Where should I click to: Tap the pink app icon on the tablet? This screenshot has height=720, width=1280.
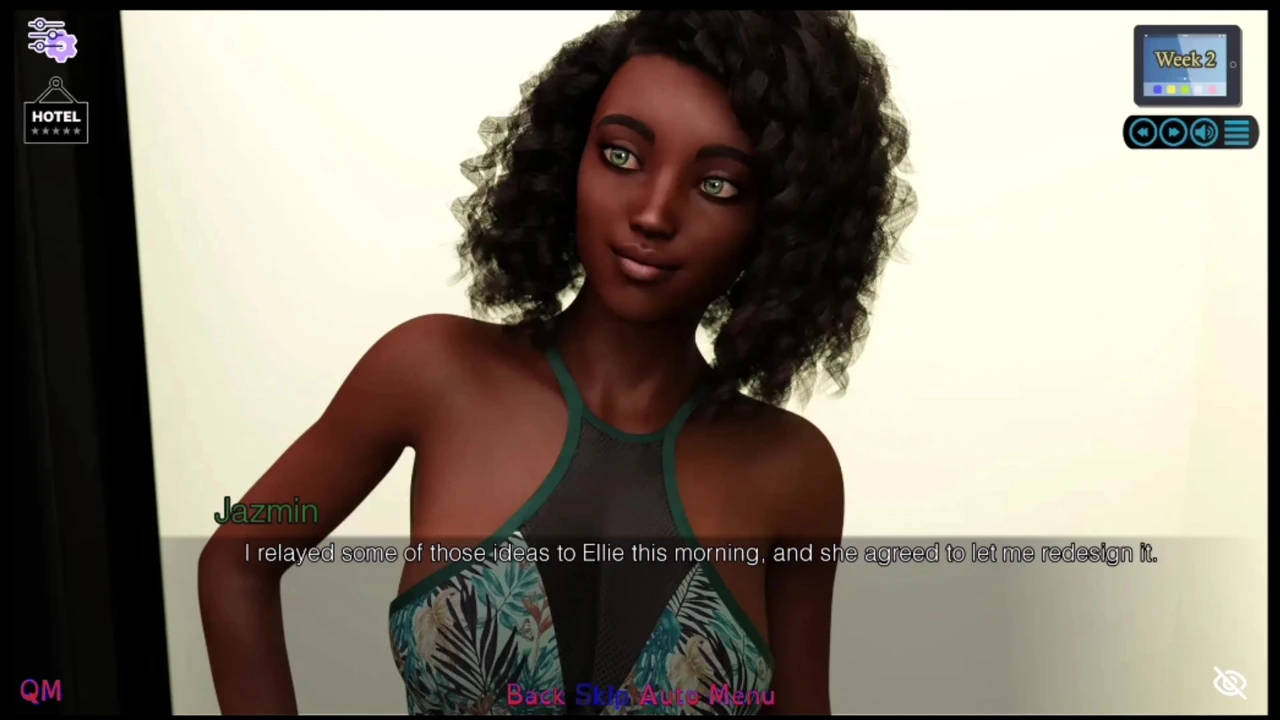[x=1211, y=88]
